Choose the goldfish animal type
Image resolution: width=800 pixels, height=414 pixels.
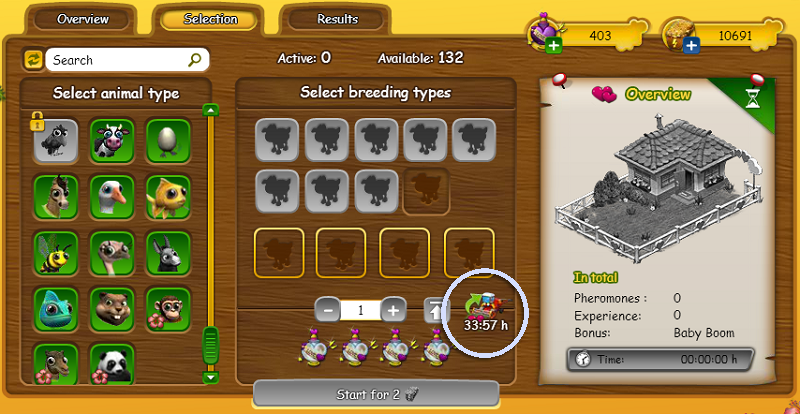point(168,196)
